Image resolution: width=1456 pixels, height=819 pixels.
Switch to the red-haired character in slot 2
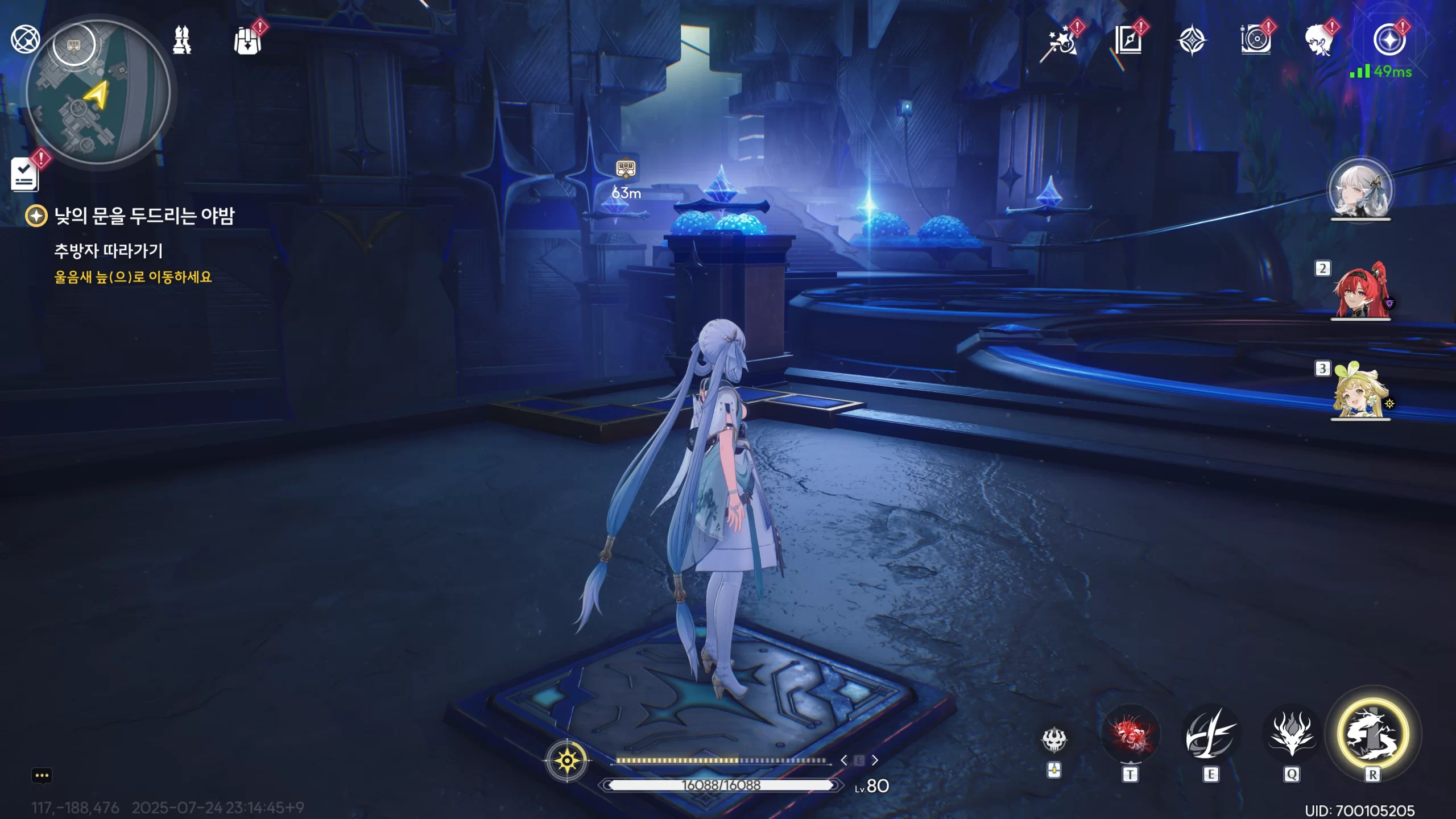[x=1360, y=291]
